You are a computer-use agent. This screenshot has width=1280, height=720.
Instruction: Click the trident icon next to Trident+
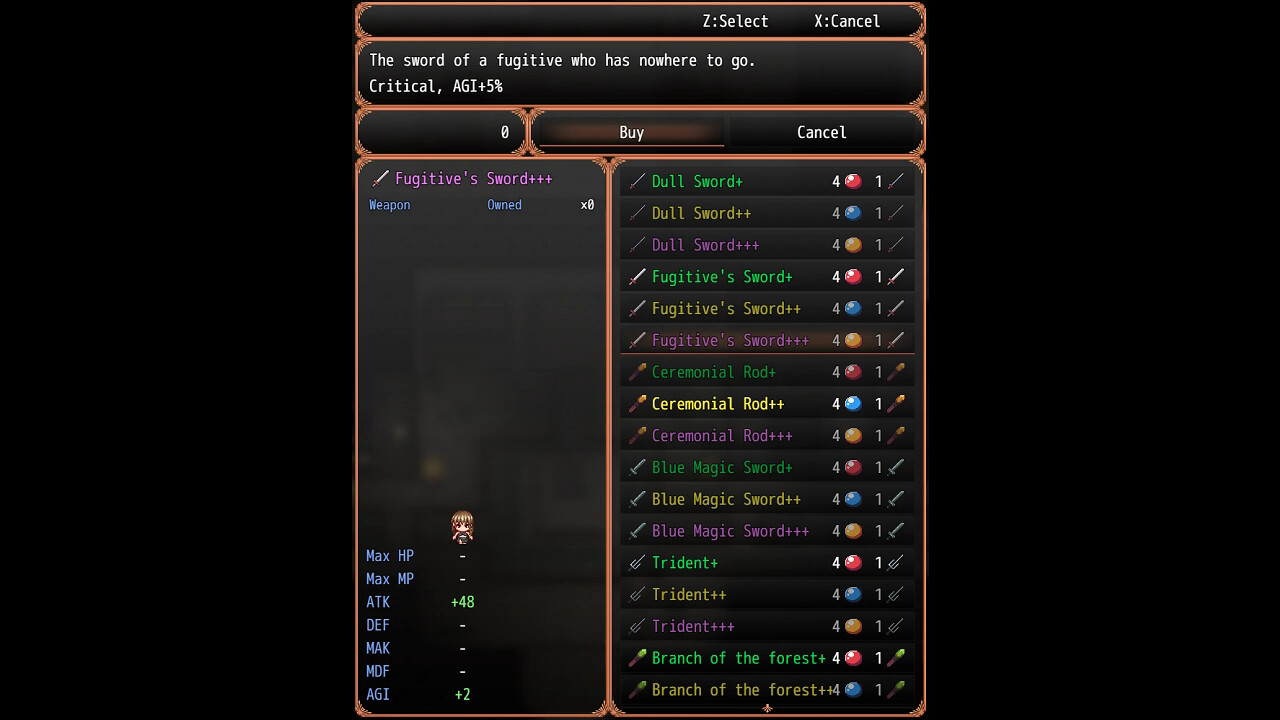coord(637,562)
